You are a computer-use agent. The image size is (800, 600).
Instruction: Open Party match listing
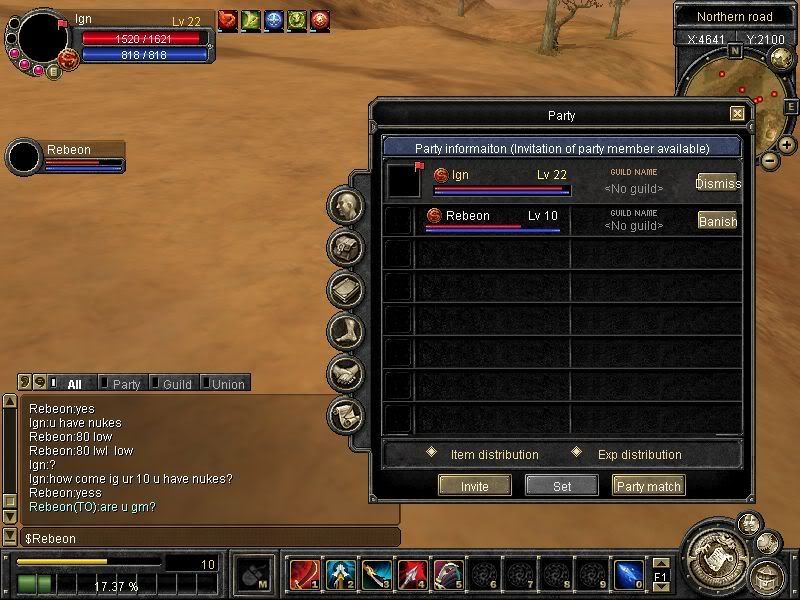(648, 486)
